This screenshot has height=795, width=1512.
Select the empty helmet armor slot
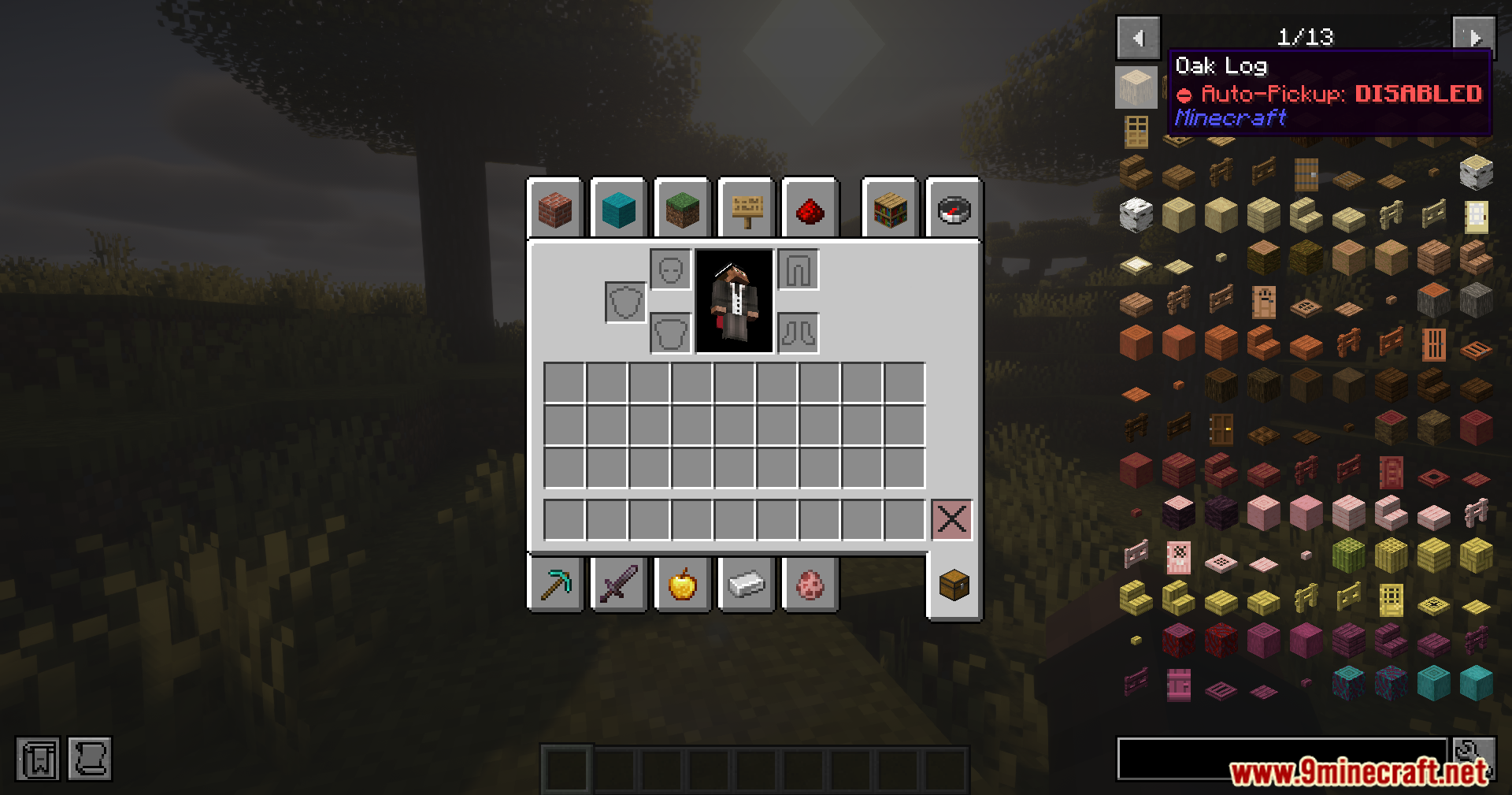coord(670,269)
